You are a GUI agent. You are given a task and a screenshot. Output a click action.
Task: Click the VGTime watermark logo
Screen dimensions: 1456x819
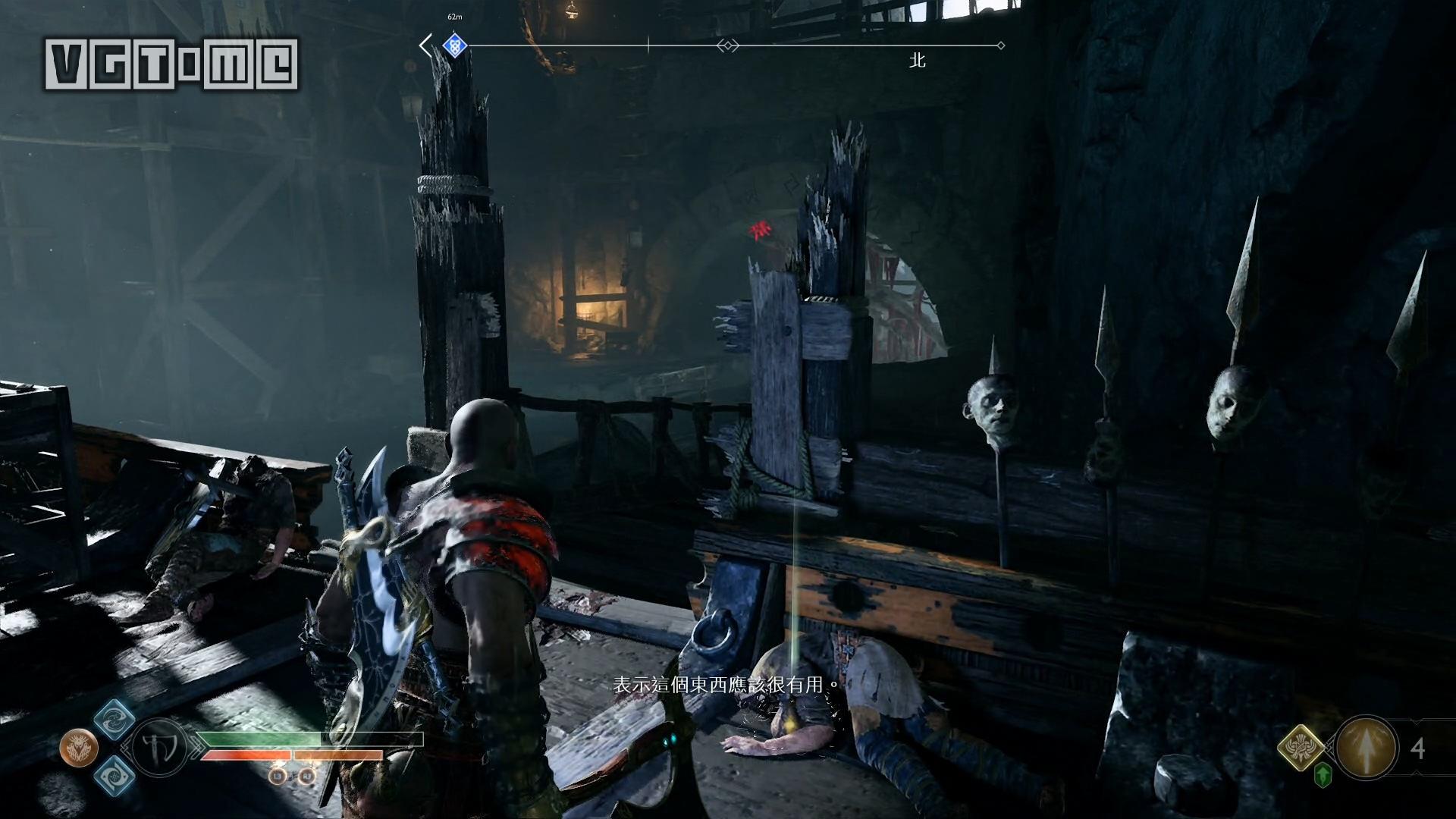pos(172,64)
